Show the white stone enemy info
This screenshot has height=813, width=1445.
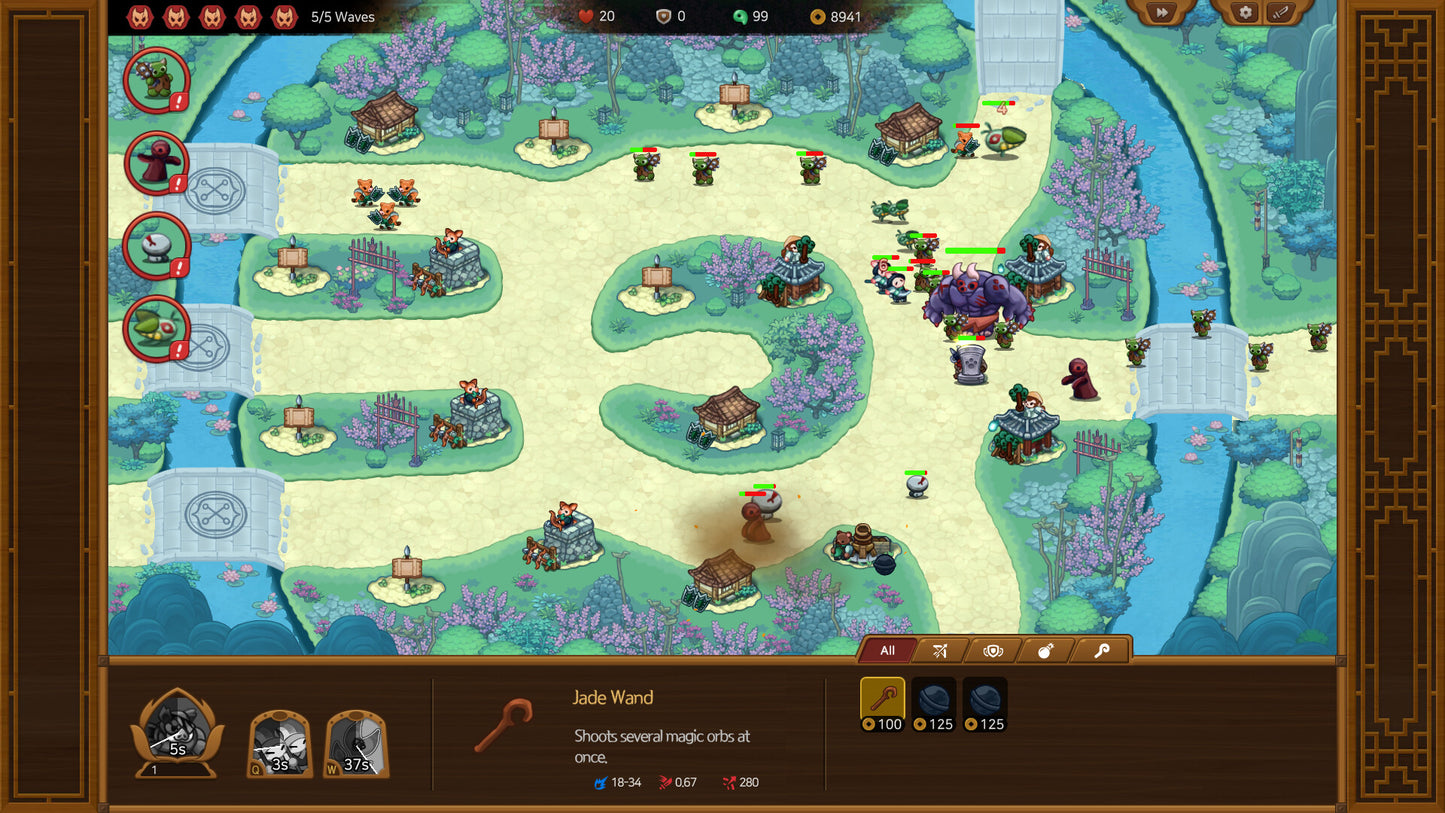[x=157, y=245]
